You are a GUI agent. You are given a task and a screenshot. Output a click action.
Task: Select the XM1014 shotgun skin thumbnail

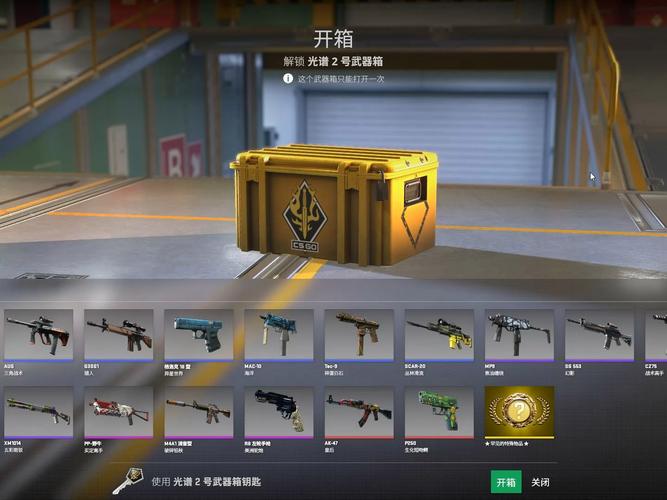(38, 411)
